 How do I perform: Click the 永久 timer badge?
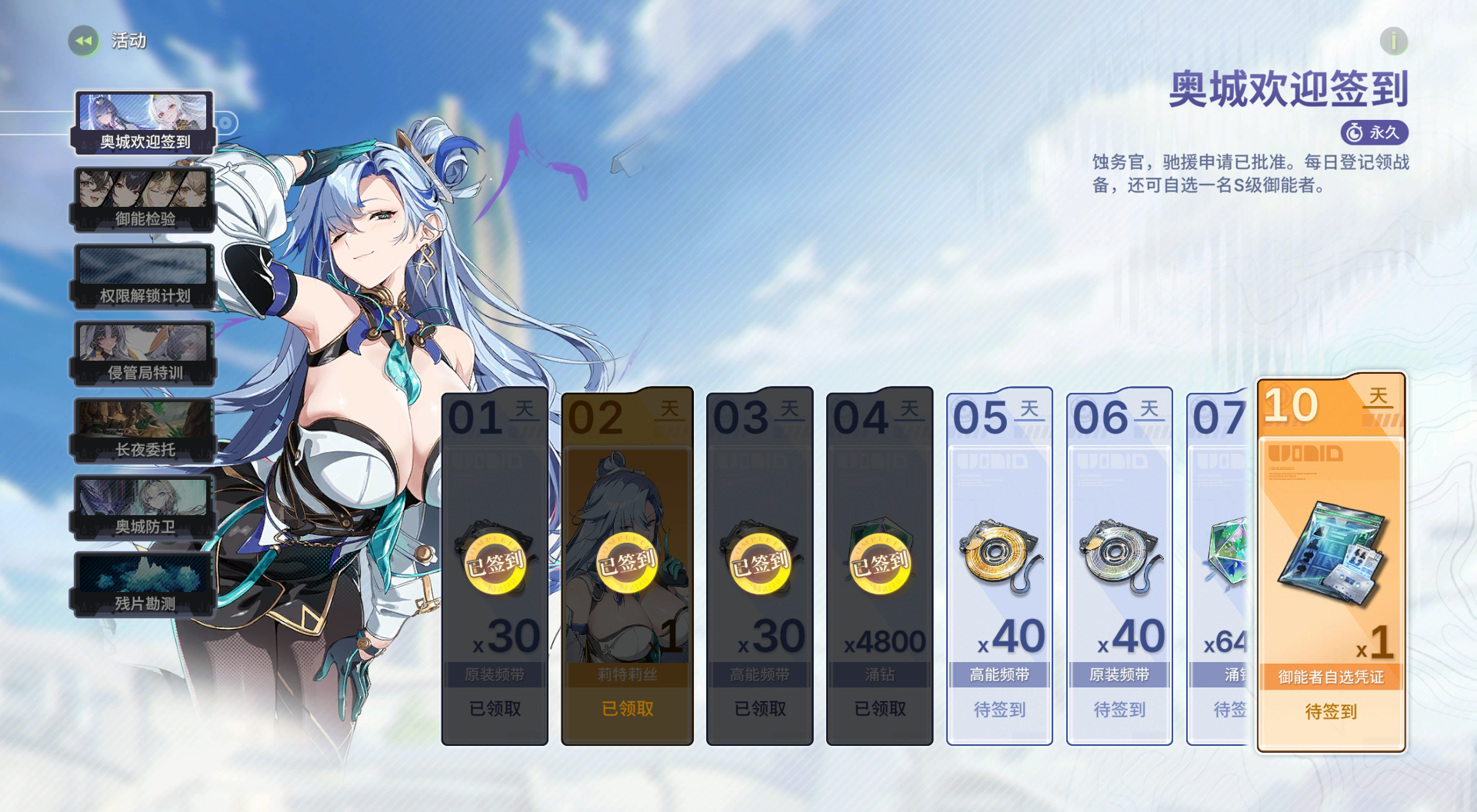coord(1375,132)
